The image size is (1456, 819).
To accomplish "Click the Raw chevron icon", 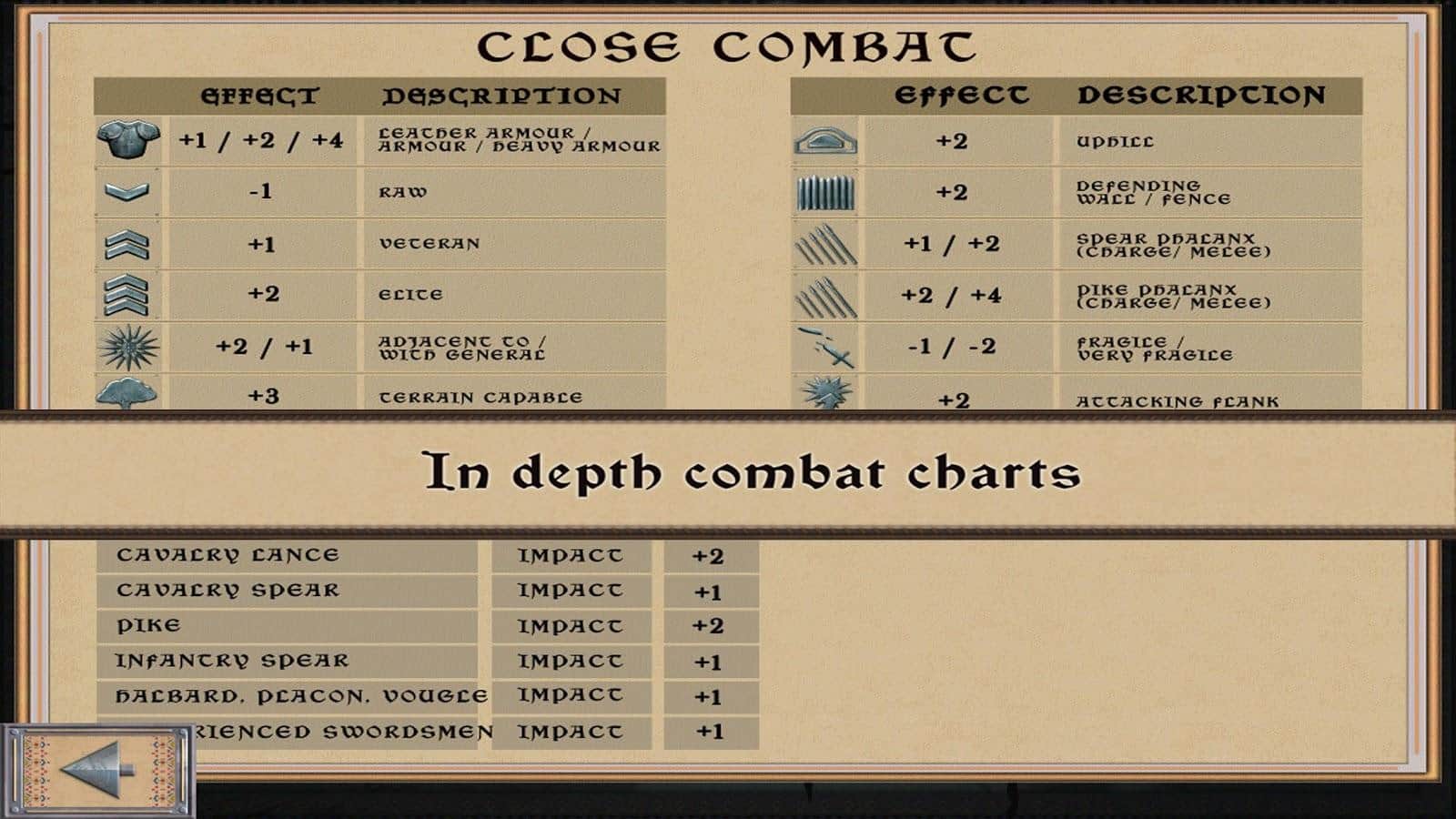I will click(x=130, y=192).
